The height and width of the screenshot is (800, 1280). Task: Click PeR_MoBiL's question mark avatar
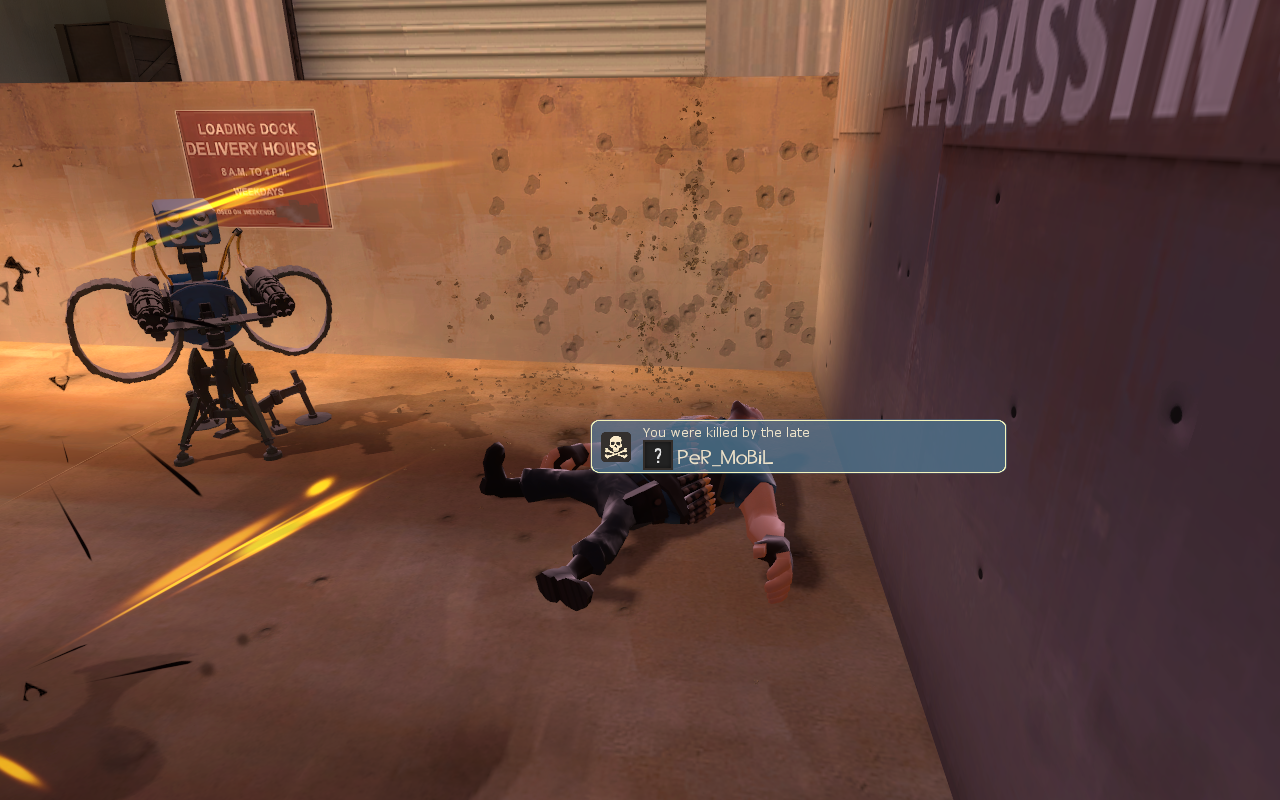[x=657, y=456]
